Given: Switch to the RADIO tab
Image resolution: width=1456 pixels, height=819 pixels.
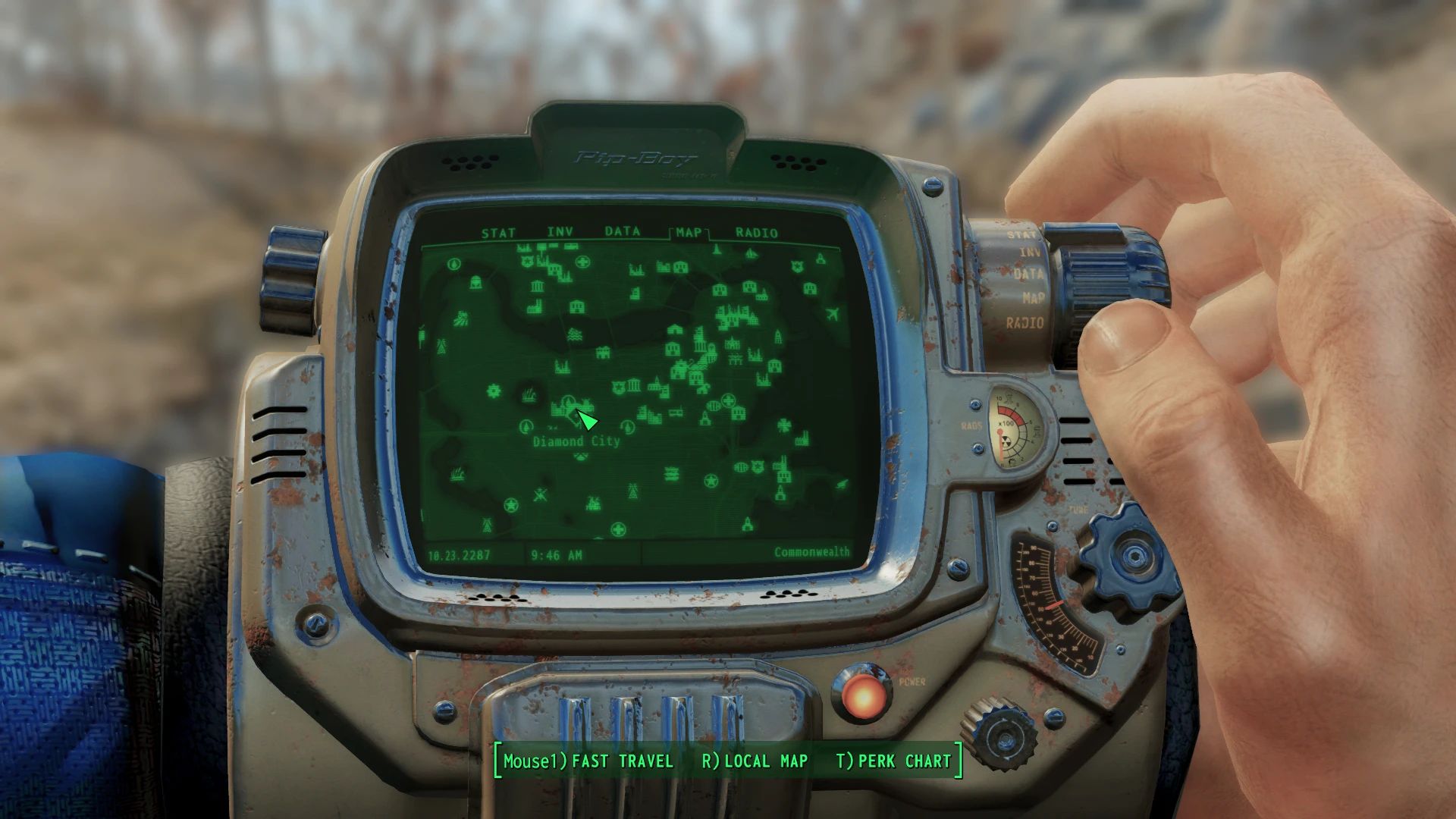Looking at the screenshot, I should [756, 233].
